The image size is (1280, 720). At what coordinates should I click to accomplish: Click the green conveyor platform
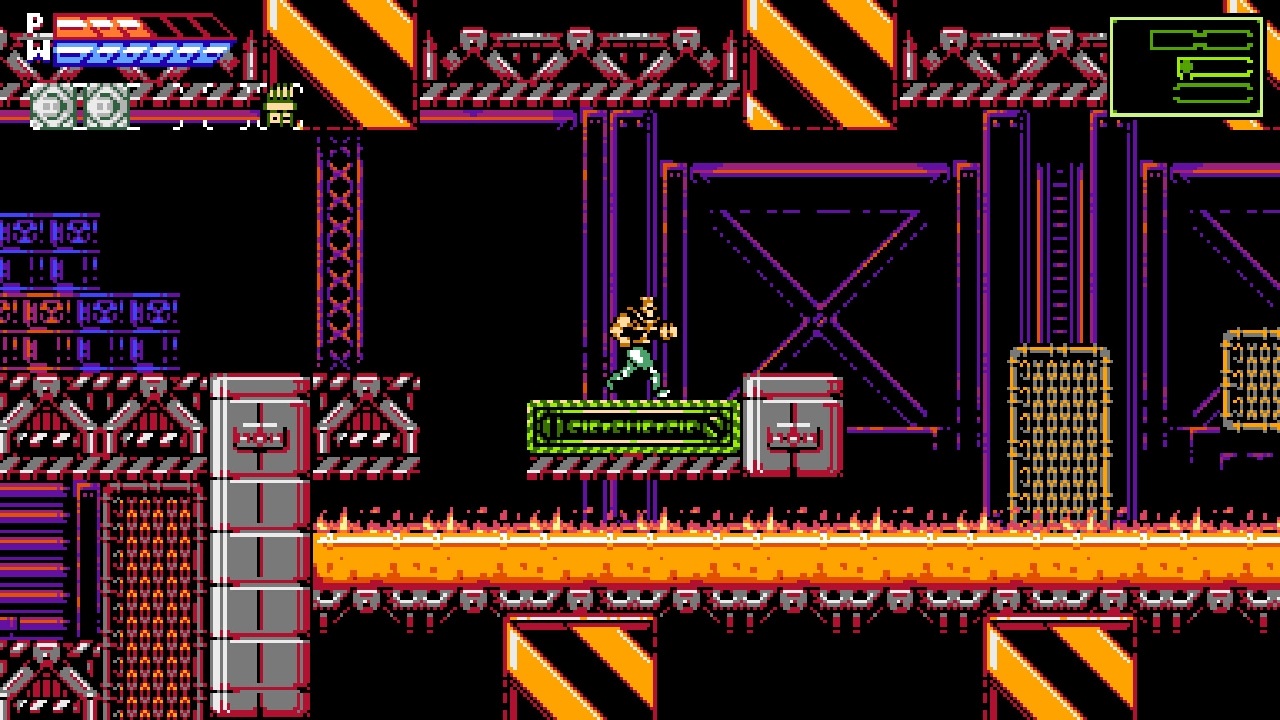coord(630,428)
